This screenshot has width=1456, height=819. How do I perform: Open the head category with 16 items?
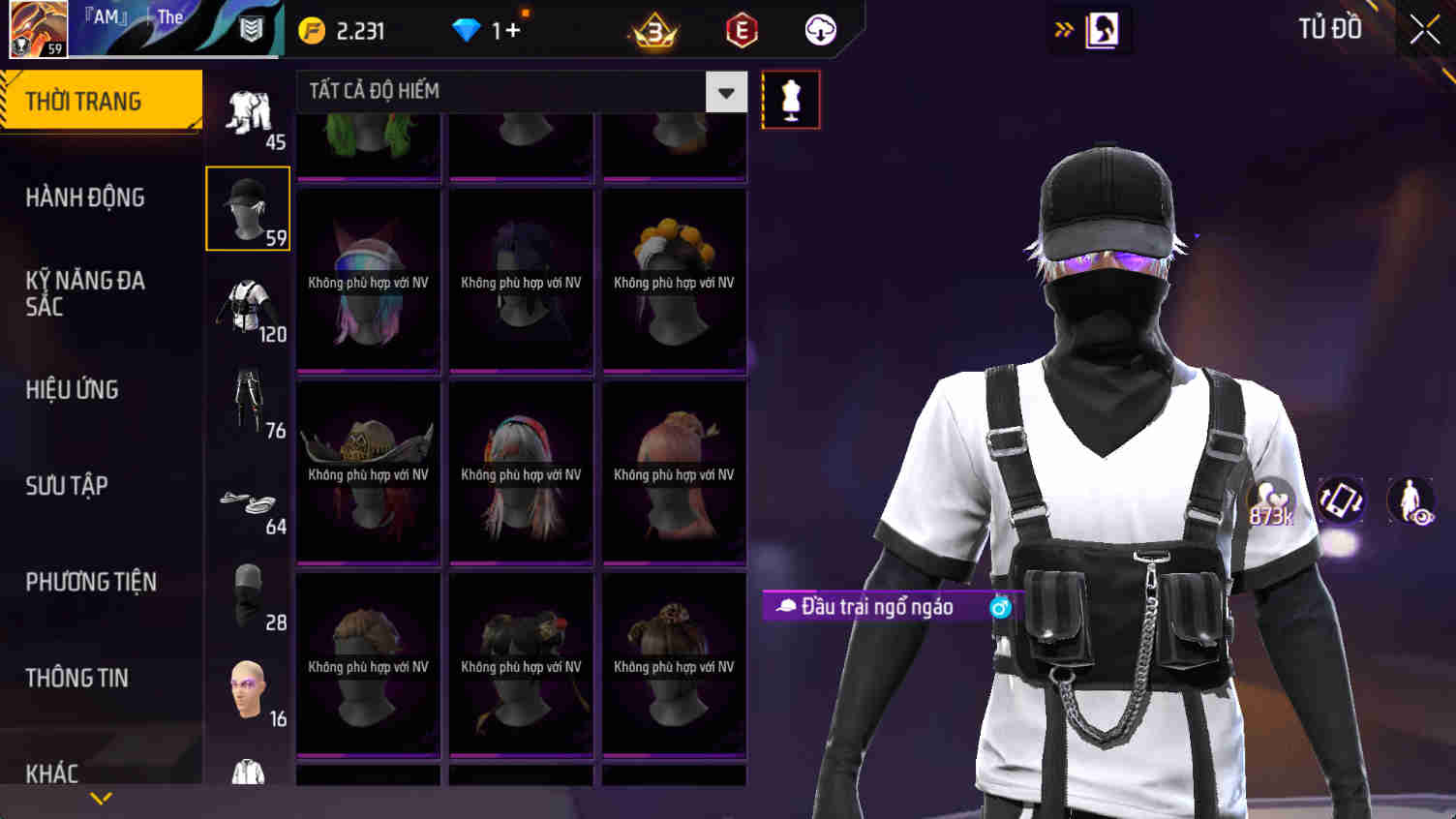[247, 687]
